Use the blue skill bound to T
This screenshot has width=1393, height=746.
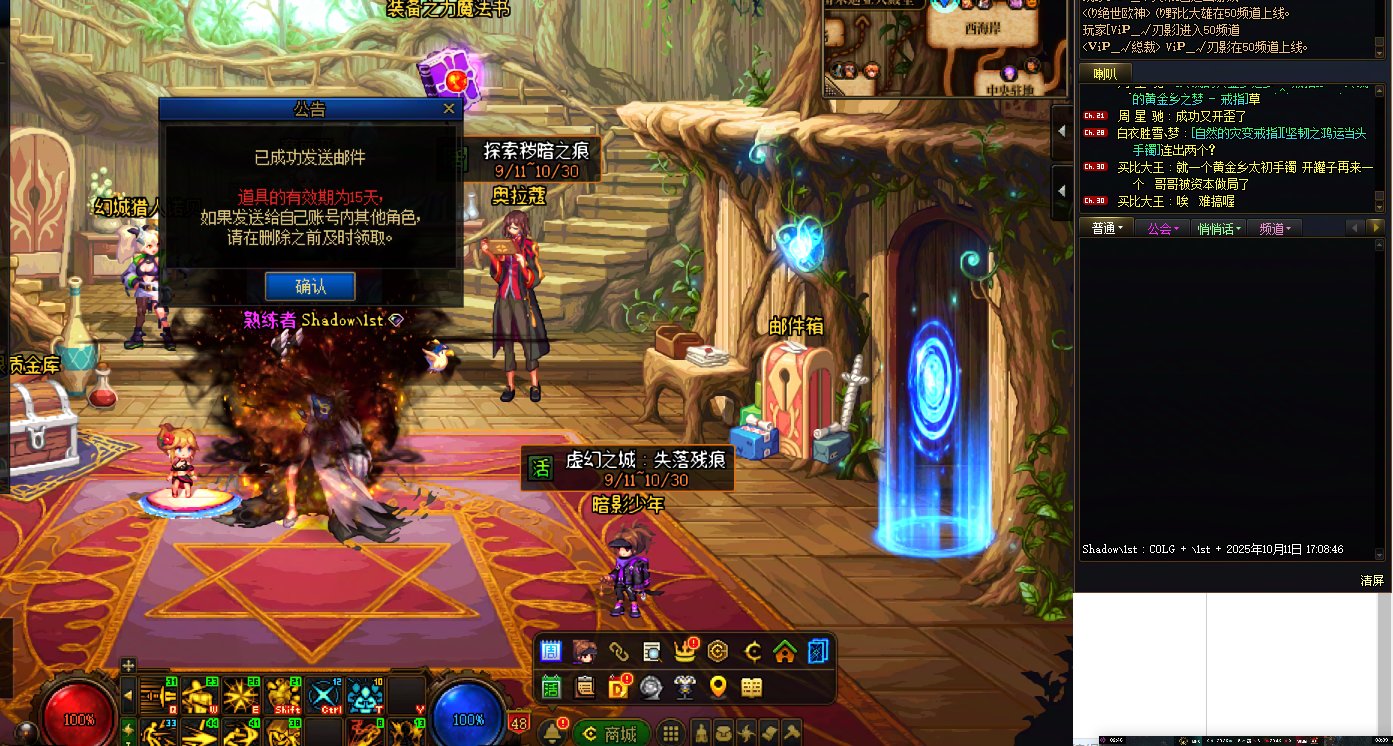[367, 695]
